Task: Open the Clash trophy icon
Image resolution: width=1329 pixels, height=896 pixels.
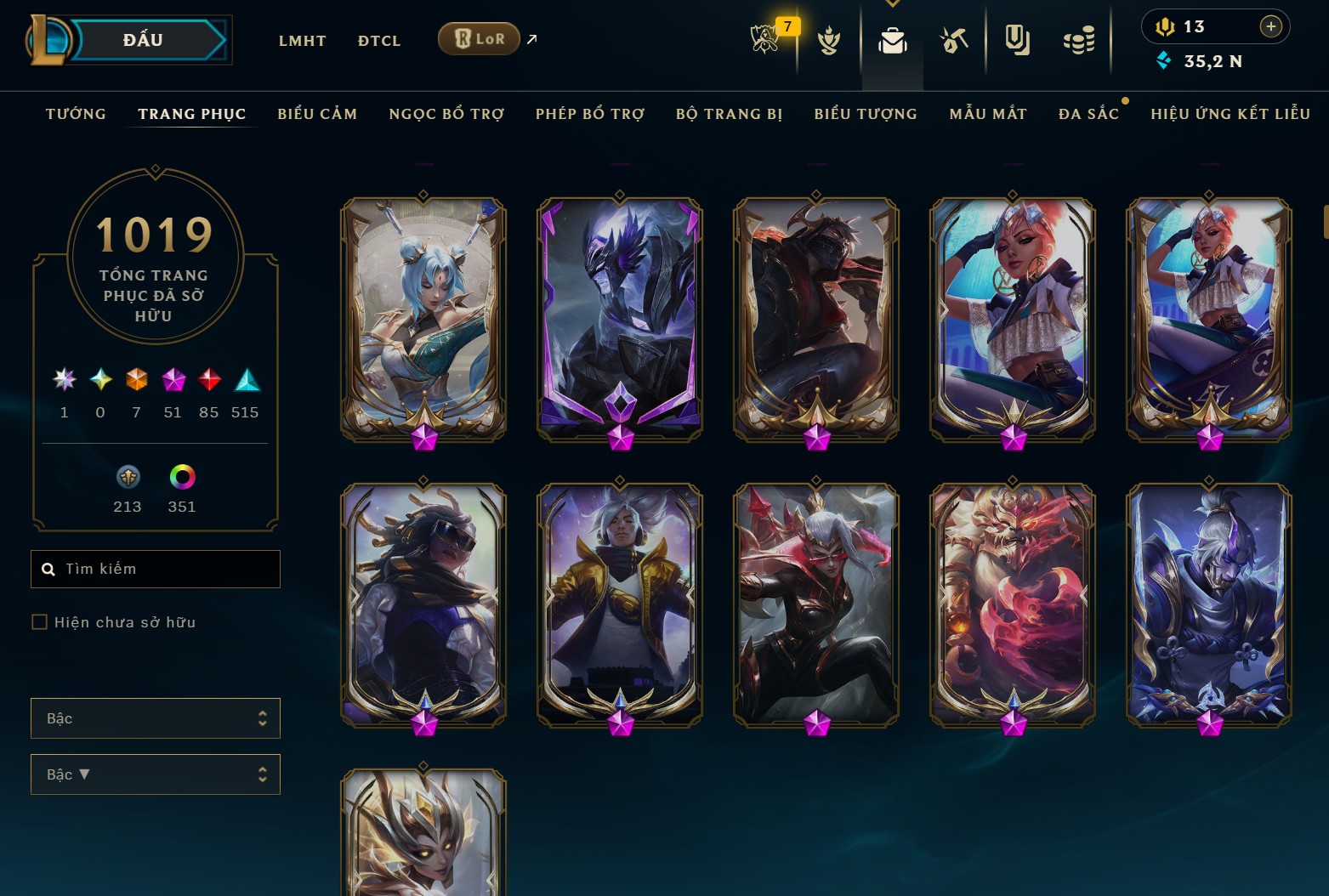Action: [x=830, y=39]
